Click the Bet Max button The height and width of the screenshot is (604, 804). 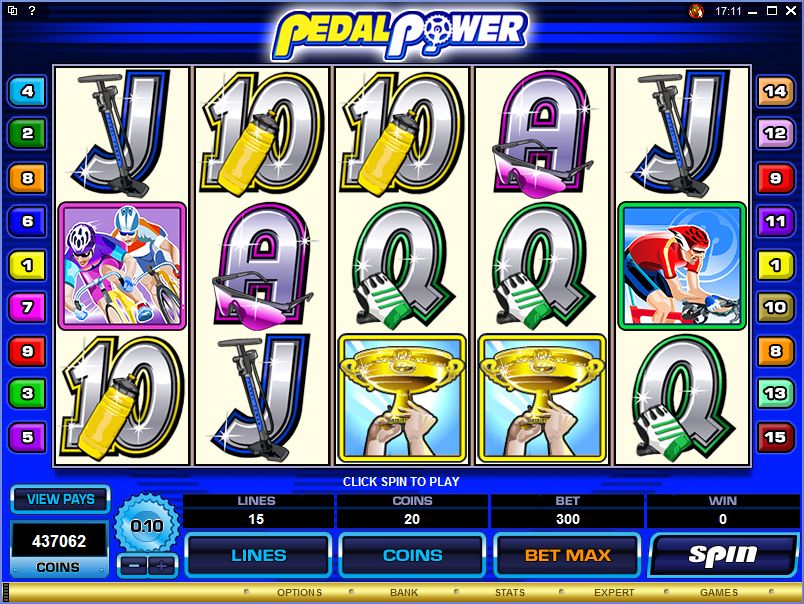pyautogui.click(x=567, y=555)
